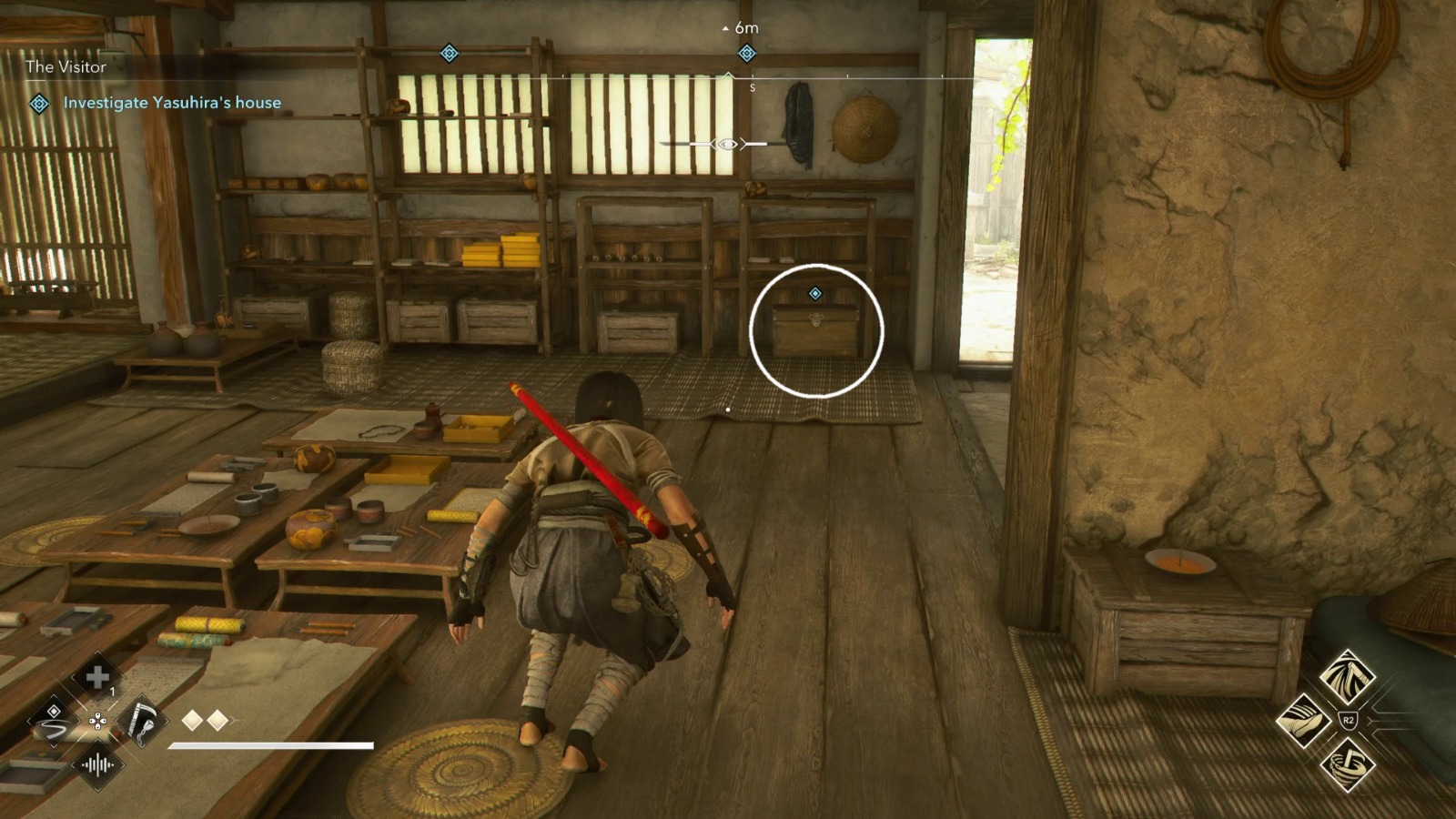Select the kusarigama tool on the d-pad wheel
Viewport: 1456px width, 819px height.
coord(141,722)
